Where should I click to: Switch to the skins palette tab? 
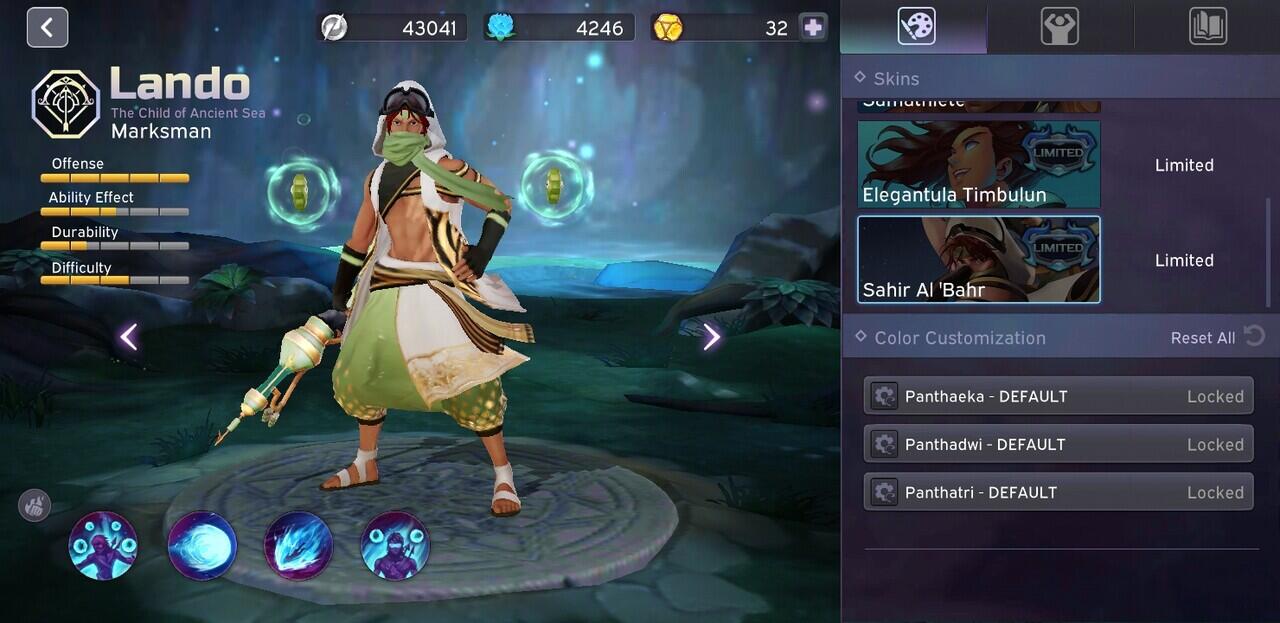(916, 27)
